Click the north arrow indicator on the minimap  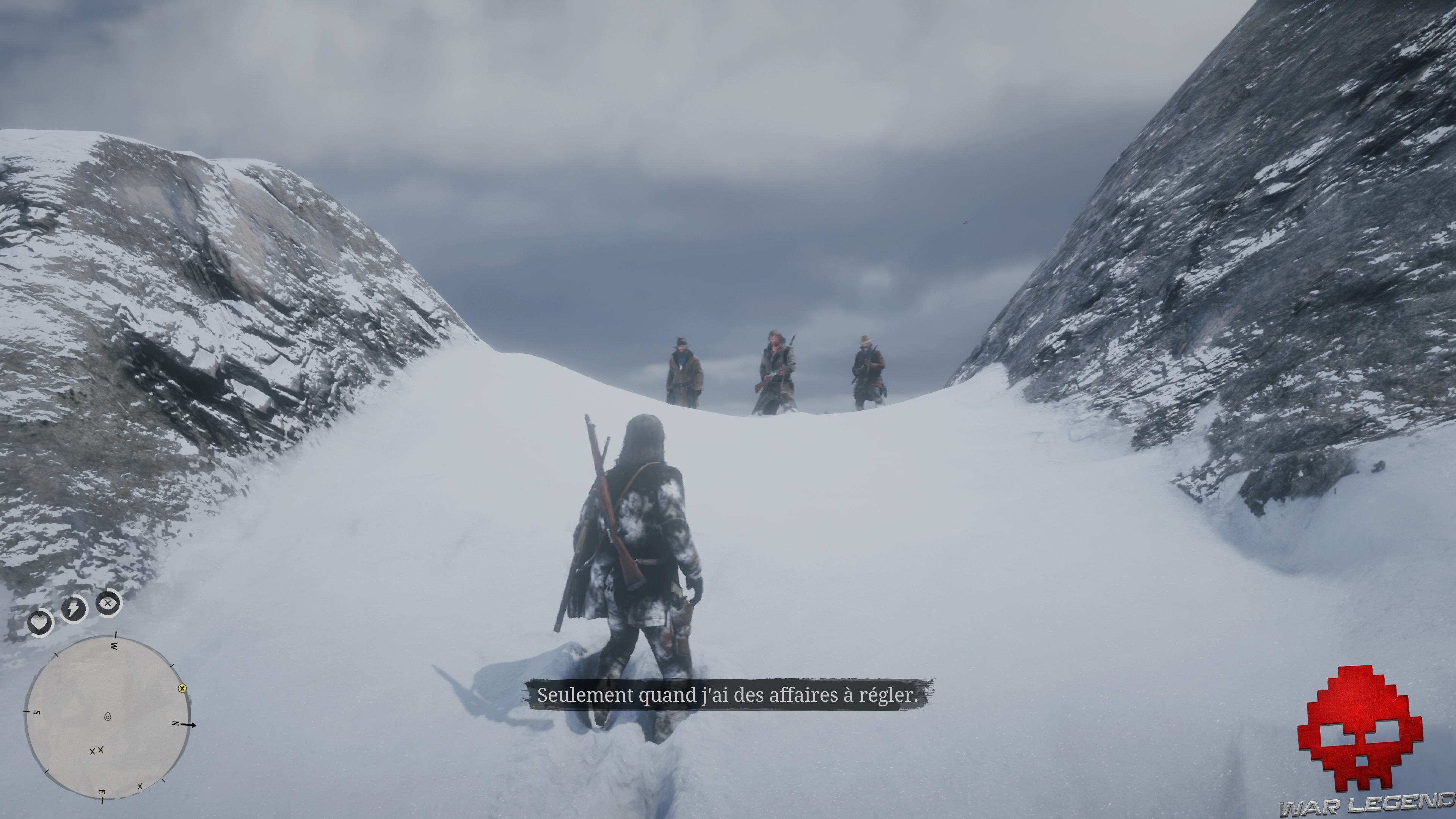189,725
